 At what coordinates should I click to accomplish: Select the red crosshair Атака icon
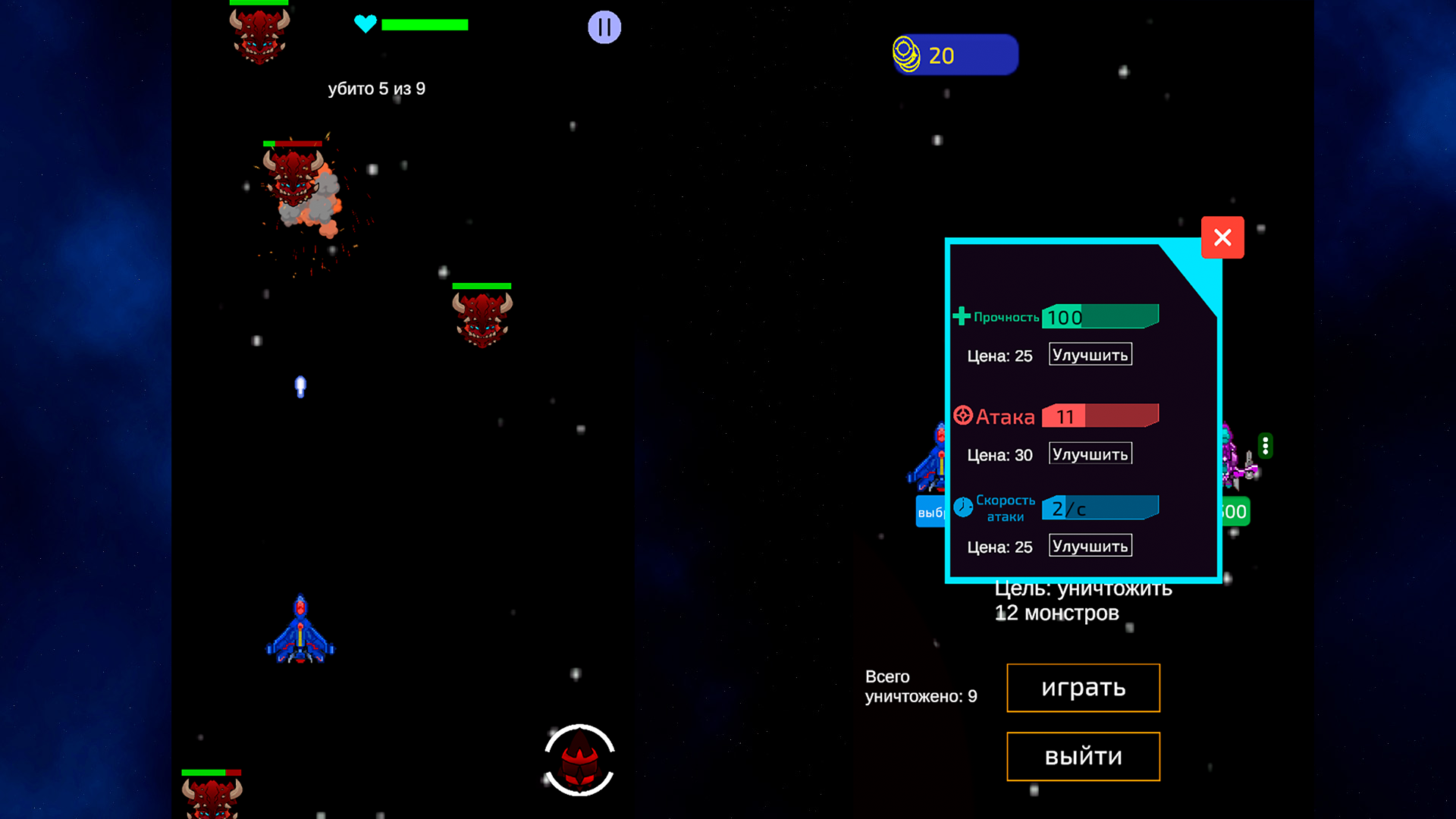point(962,415)
